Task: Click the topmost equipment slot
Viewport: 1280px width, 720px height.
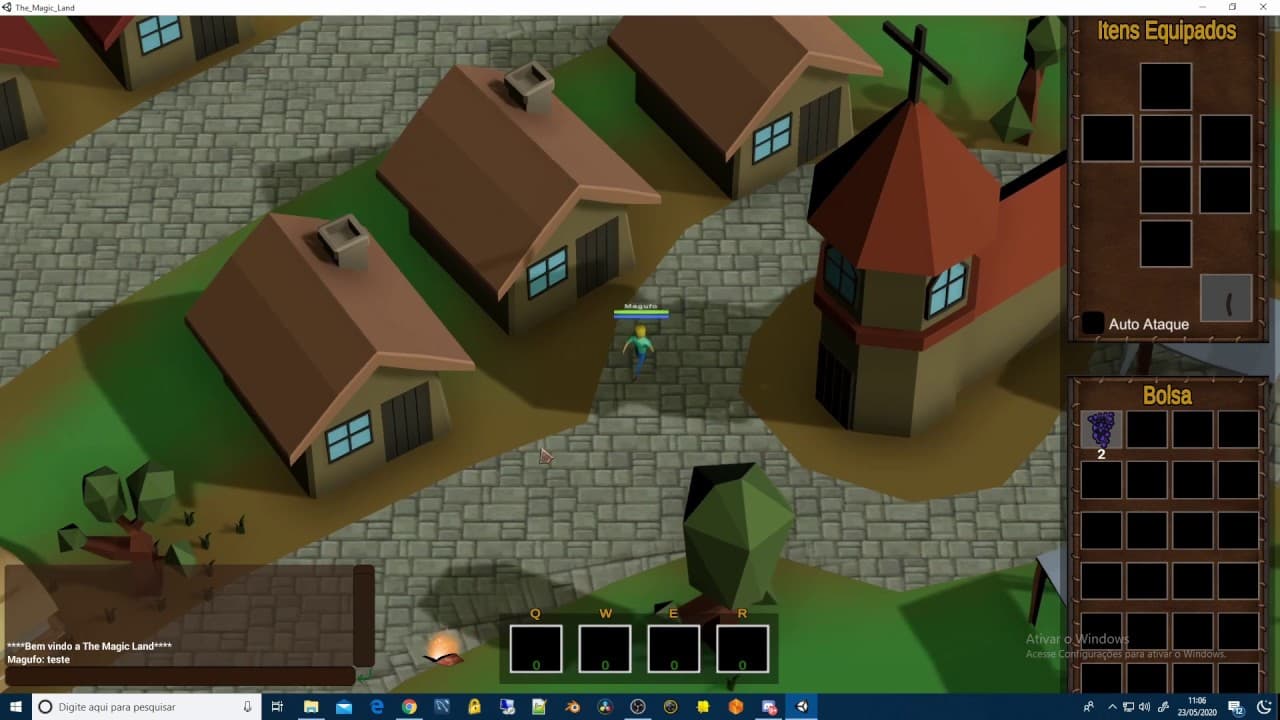Action: (x=1165, y=86)
